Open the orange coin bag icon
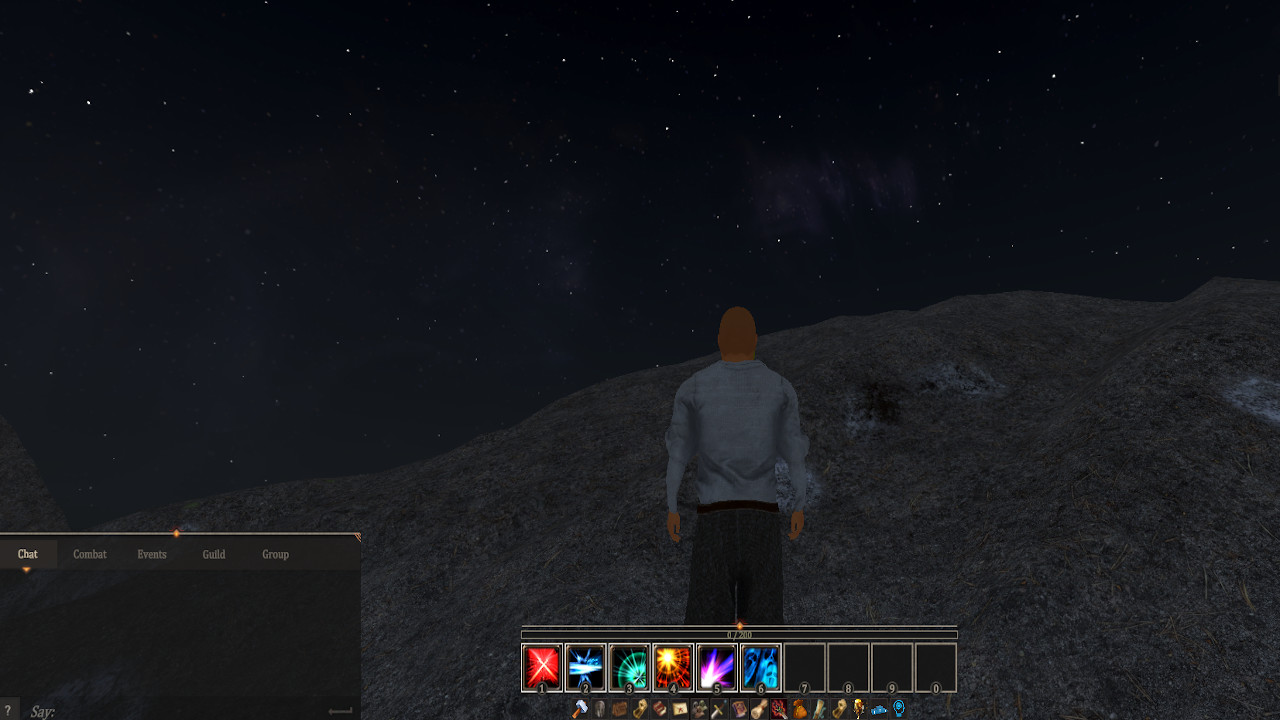The image size is (1280, 720). [800, 709]
